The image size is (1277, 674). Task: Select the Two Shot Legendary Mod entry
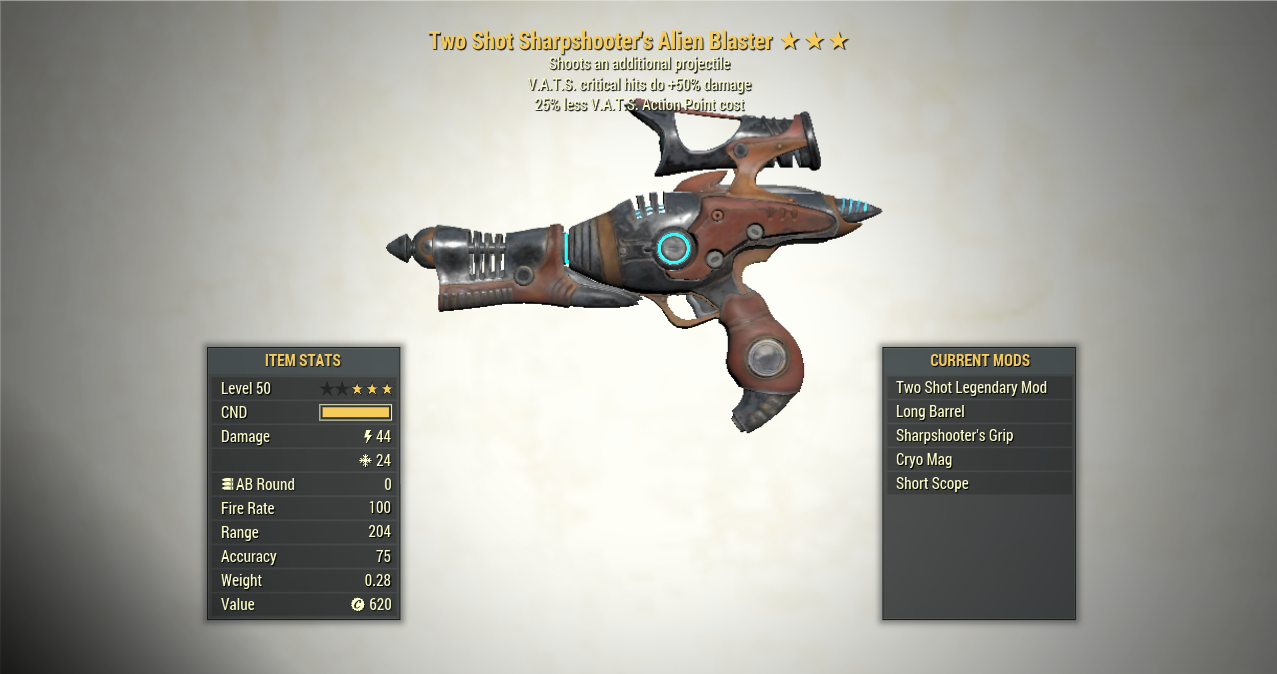point(978,387)
